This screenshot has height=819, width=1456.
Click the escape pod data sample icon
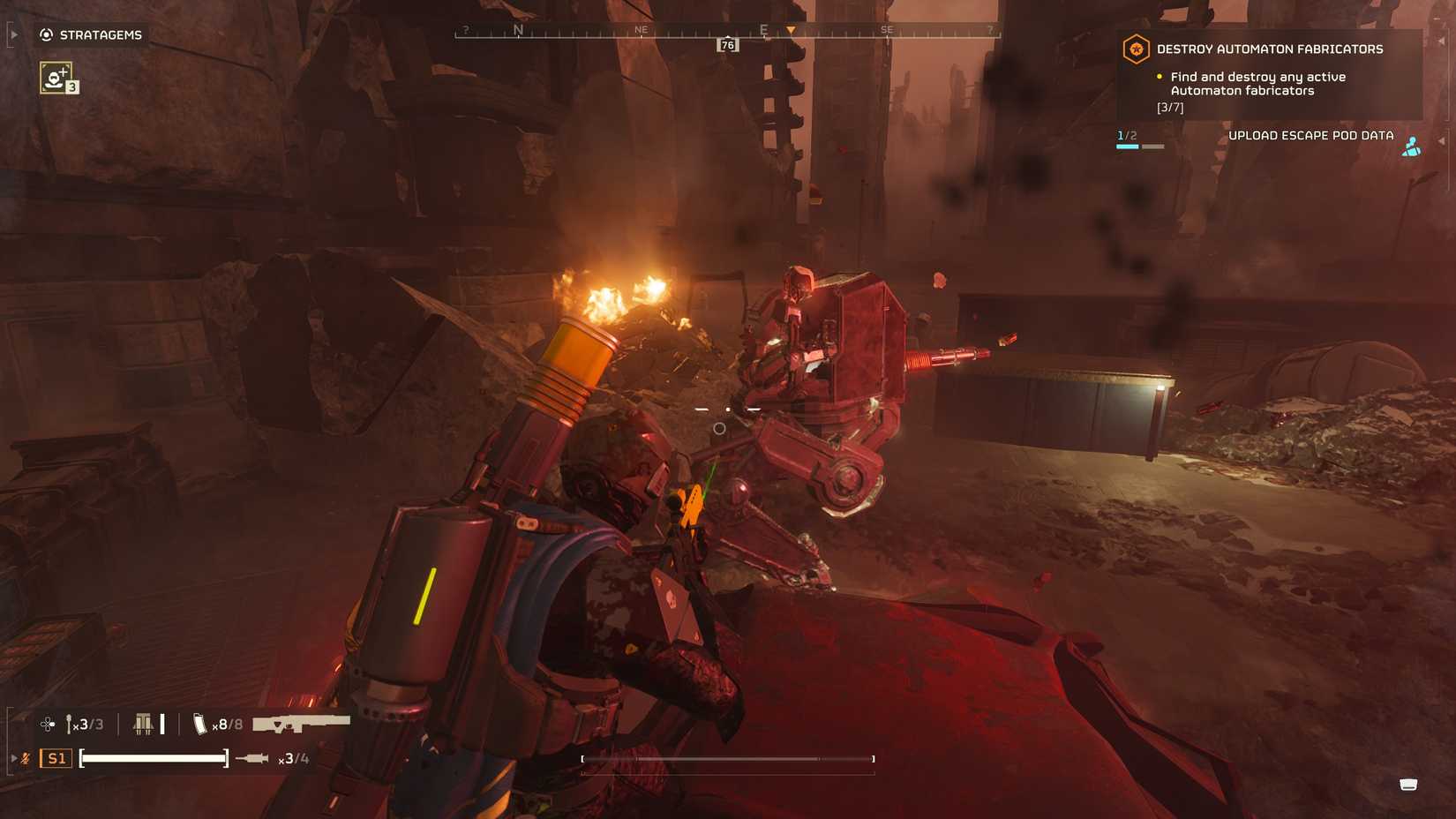coord(1412,144)
